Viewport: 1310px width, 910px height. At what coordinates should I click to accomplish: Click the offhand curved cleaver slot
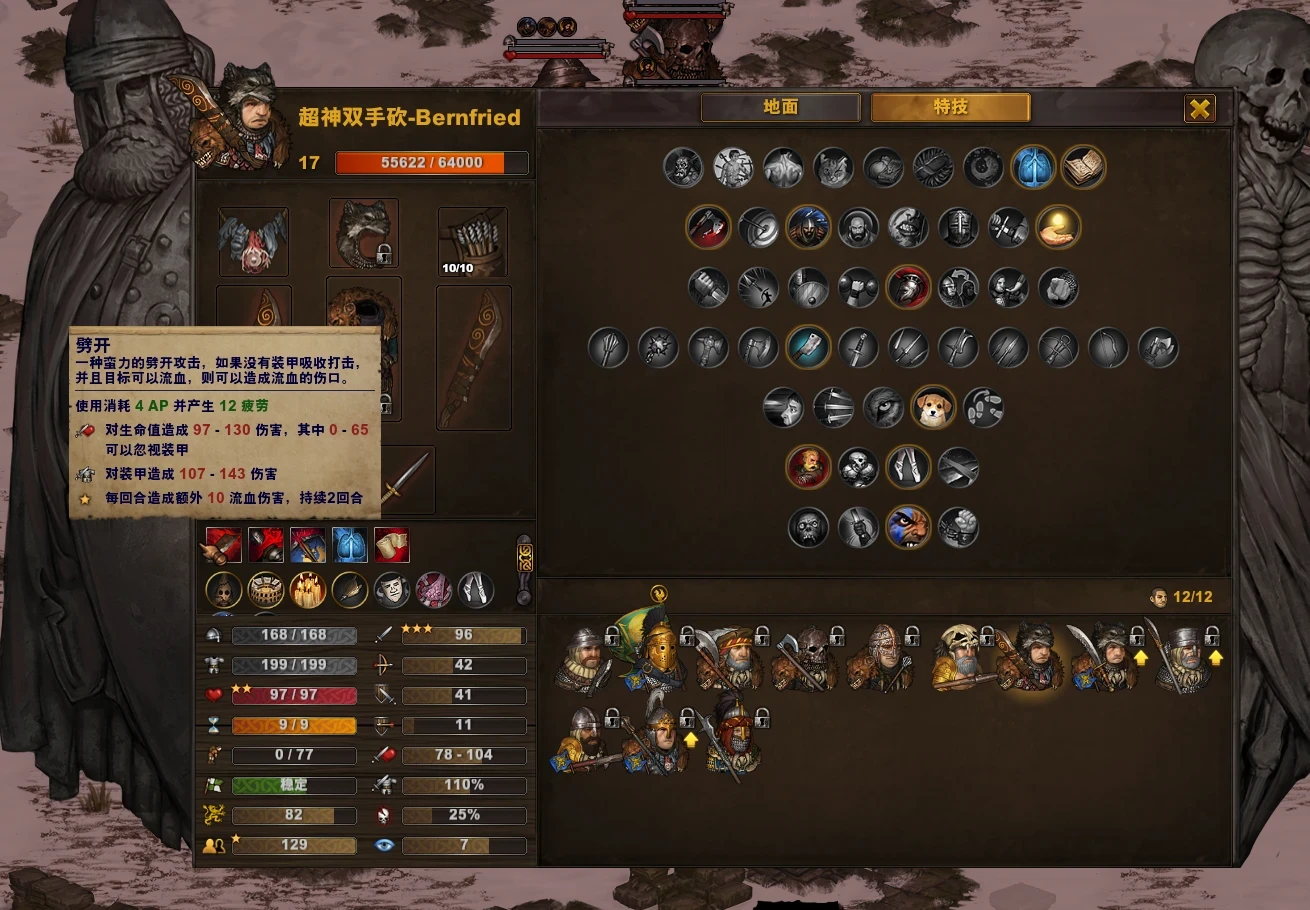pyautogui.click(x=473, y=357)
